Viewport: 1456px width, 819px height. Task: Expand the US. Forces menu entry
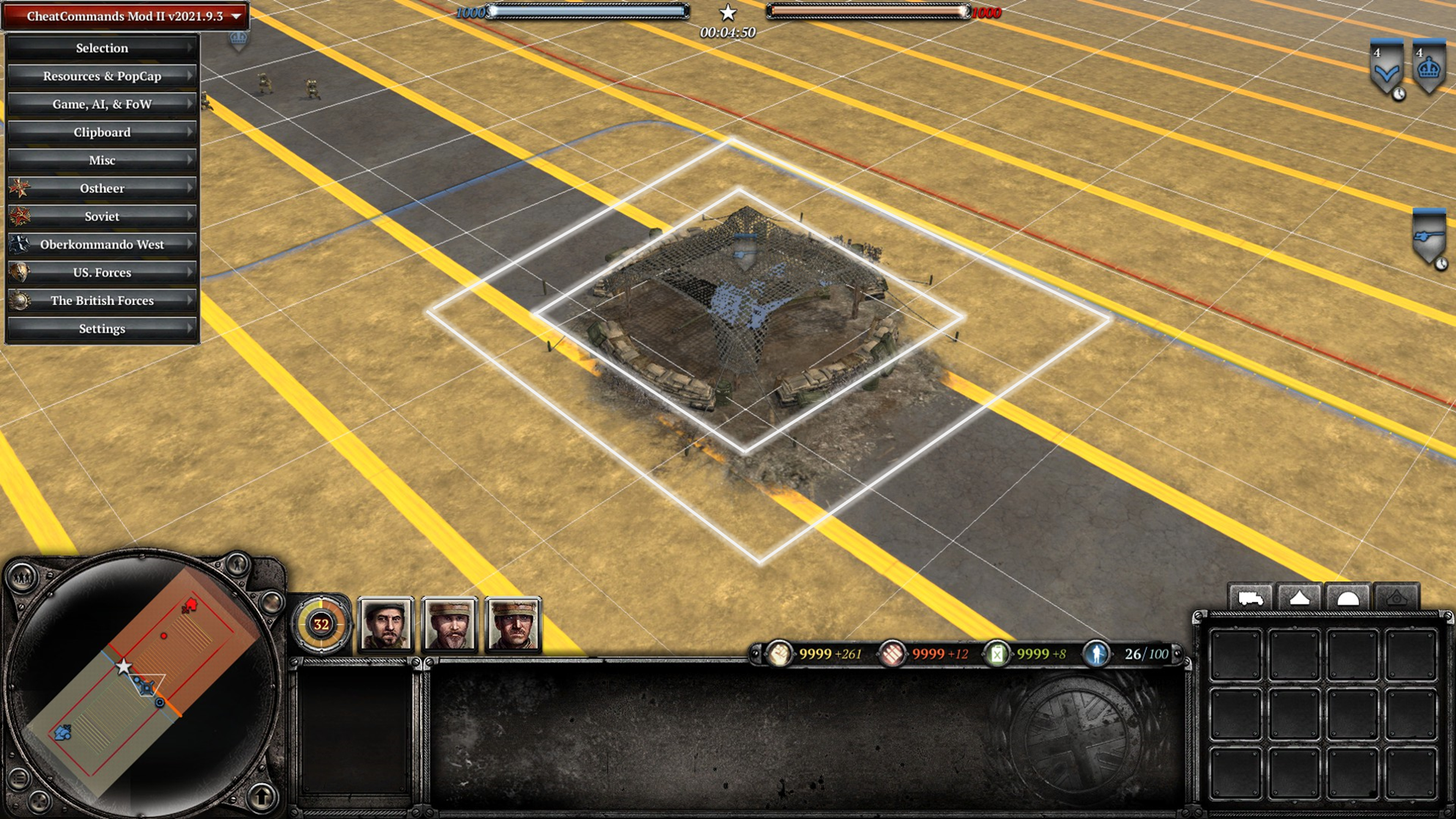pyautogui.click(x=102, y=273)
